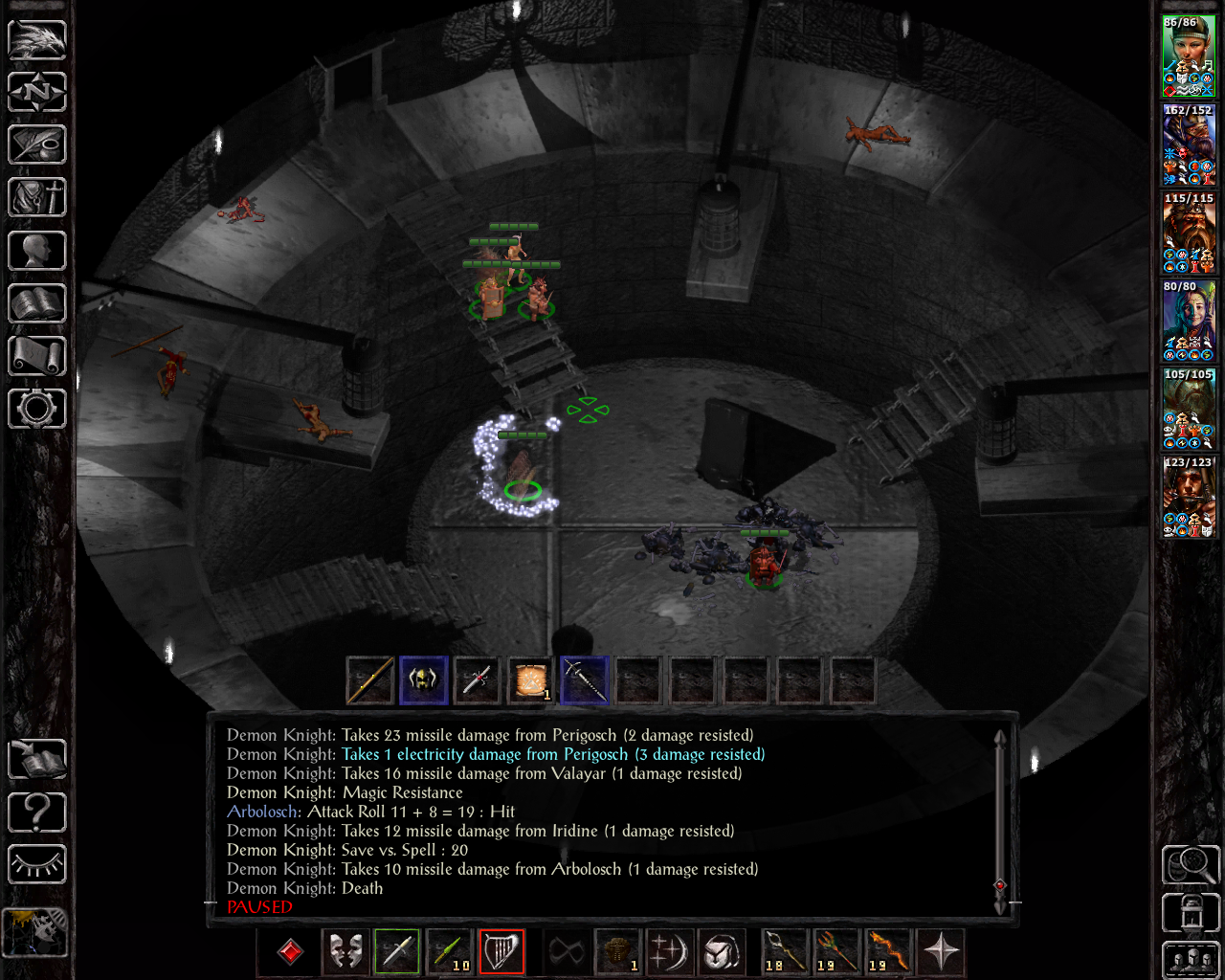The width and height of the screenshot is (1225, 980).
Task: Select the blue-faced woman portrait with 80/80 HP
Action: click(x=1188, y=321)
